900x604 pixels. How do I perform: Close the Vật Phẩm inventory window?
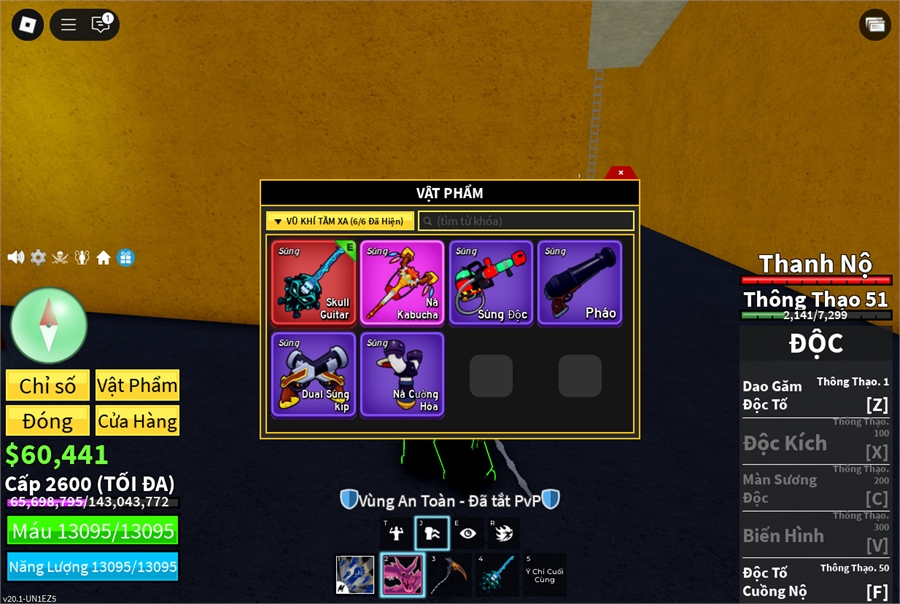[621, 172]
